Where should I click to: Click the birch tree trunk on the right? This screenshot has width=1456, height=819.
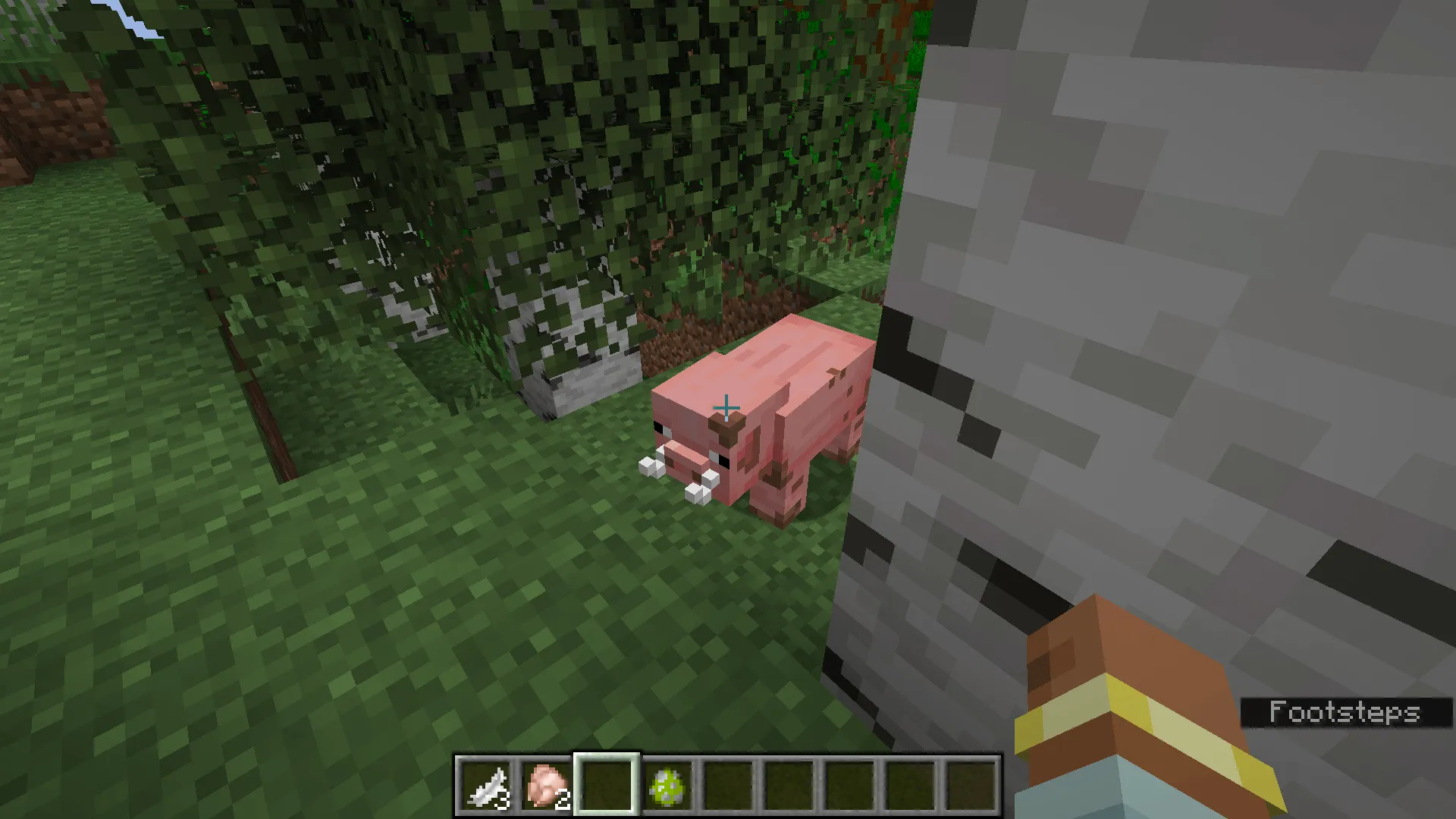tap(1137, 303)
